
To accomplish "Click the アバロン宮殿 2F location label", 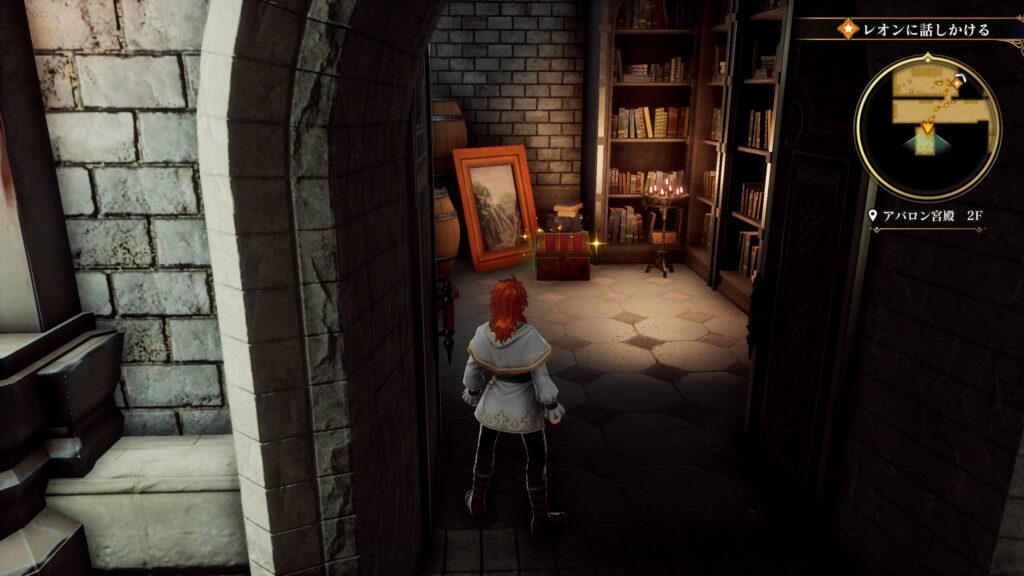I will [x=929, y=216].
